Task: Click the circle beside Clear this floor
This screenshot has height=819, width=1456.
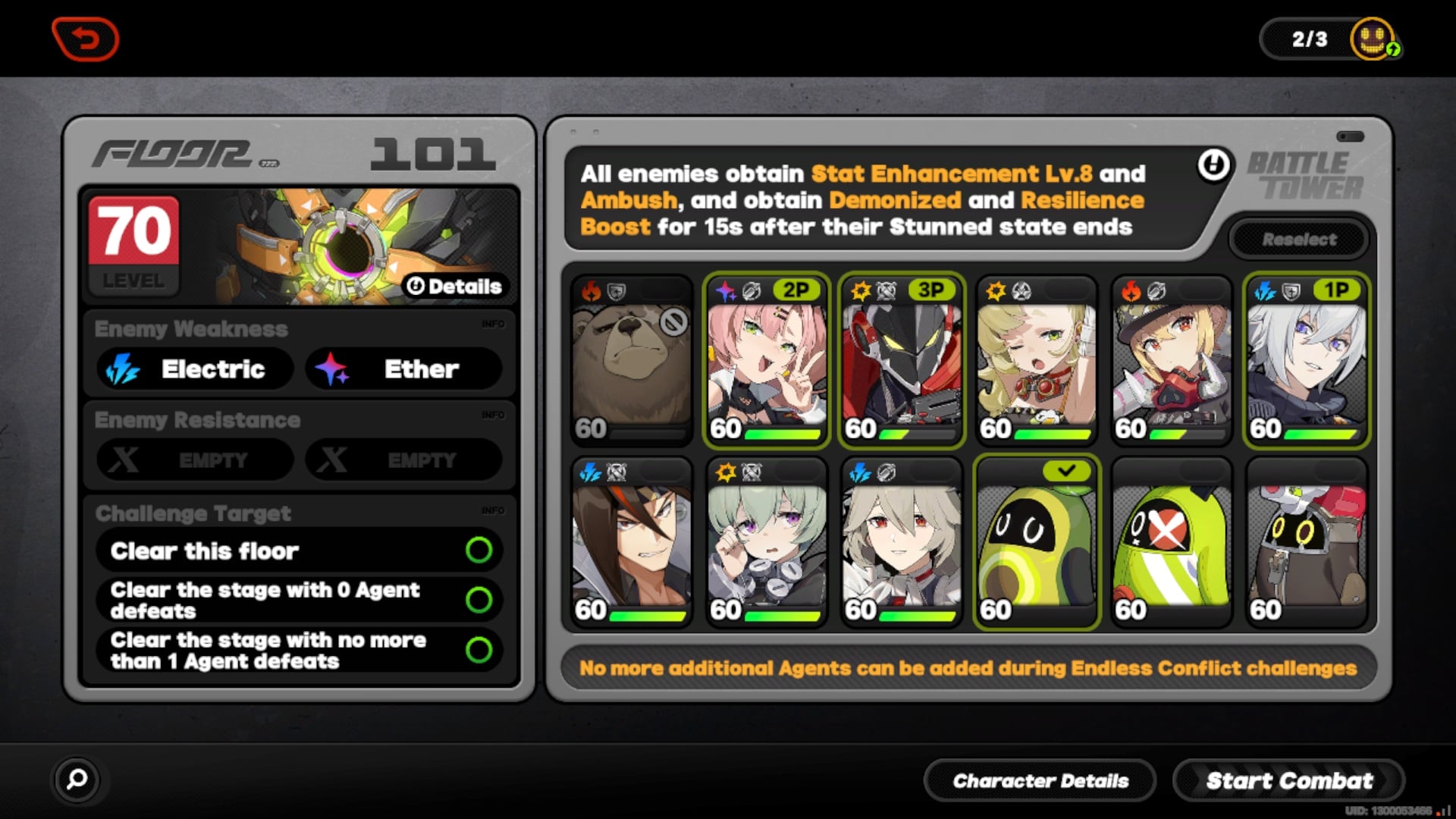Action: click(x=481, y=551)
